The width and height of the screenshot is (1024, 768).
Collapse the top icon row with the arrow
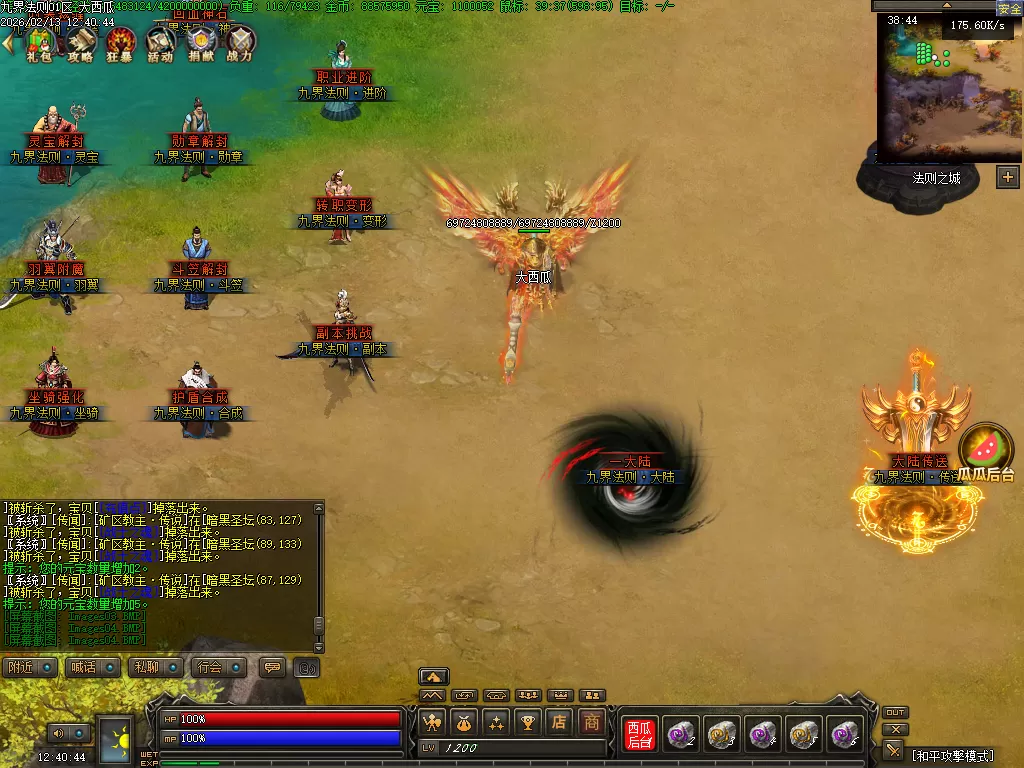point(9,43)
